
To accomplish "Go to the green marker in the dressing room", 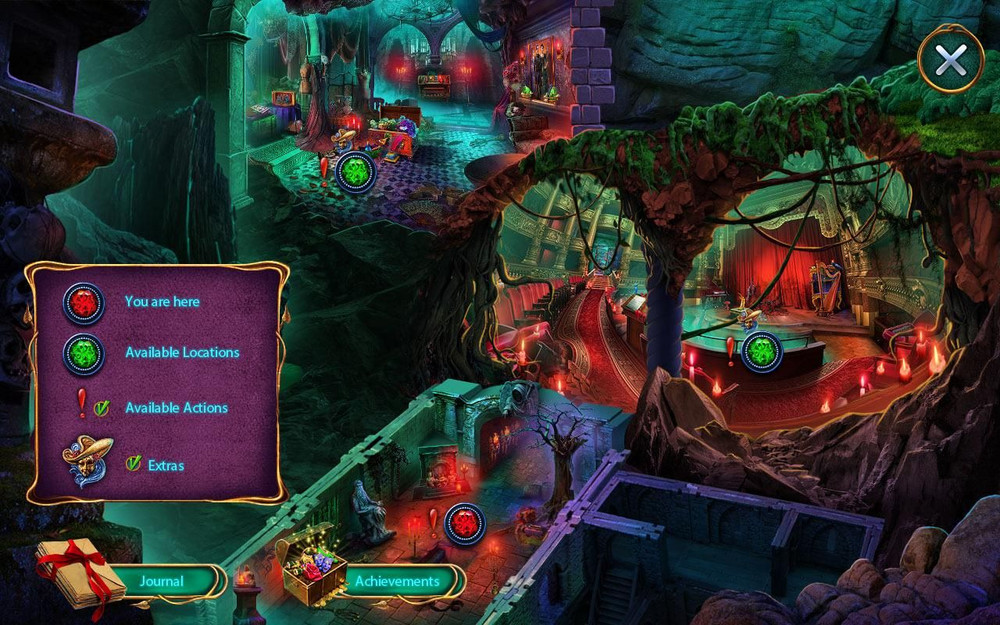I will coord(355,172).
